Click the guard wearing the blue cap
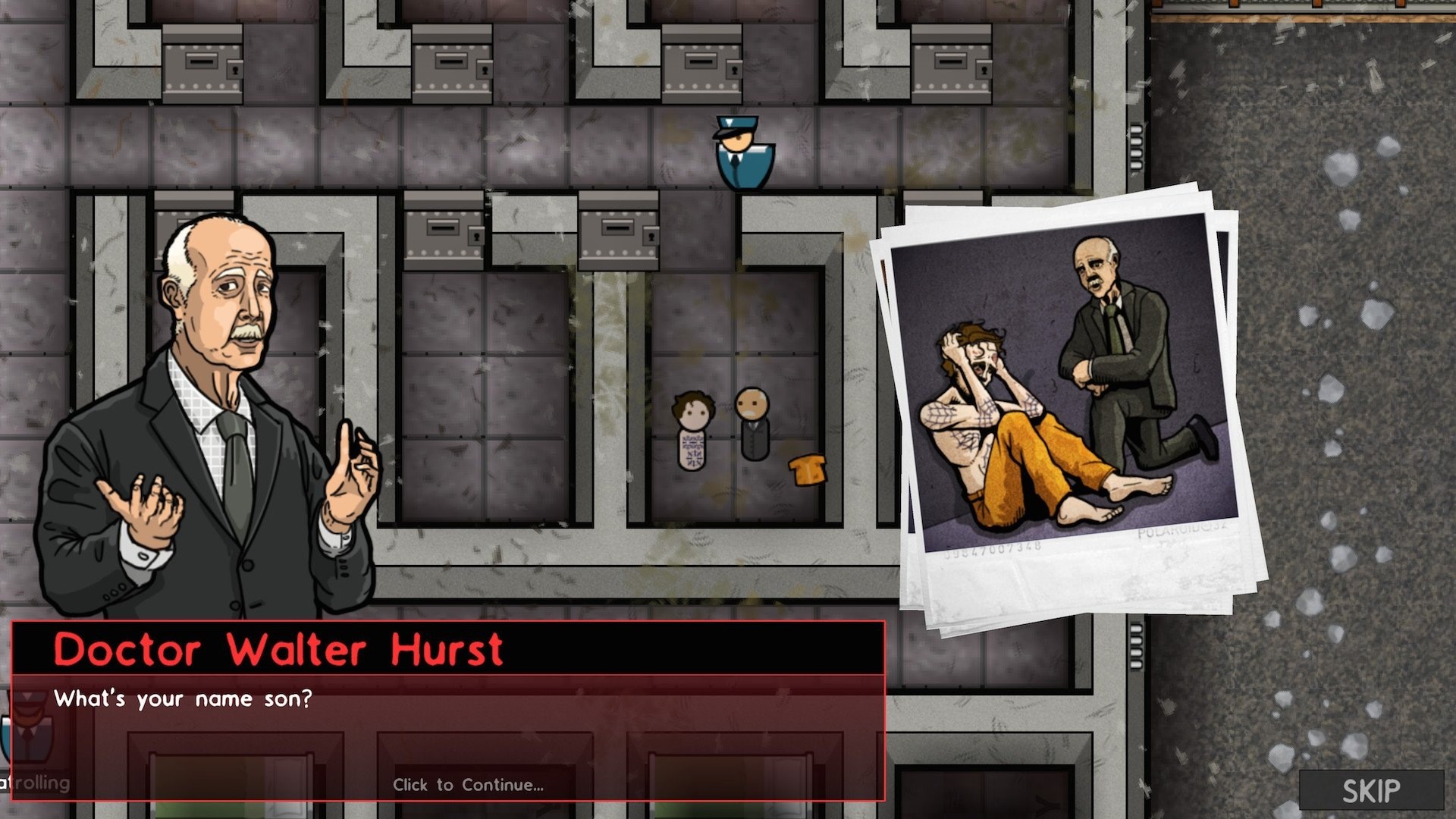The width and height of the screenshot is (1456, 819). click(x=742, y=152)
